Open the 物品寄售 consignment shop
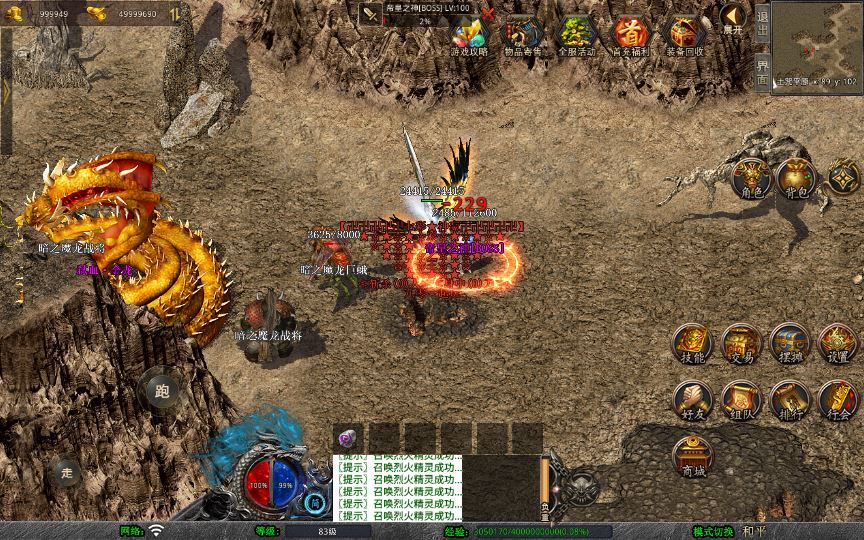Viewport: 864px width, 540px height. [x=525, y=34]
